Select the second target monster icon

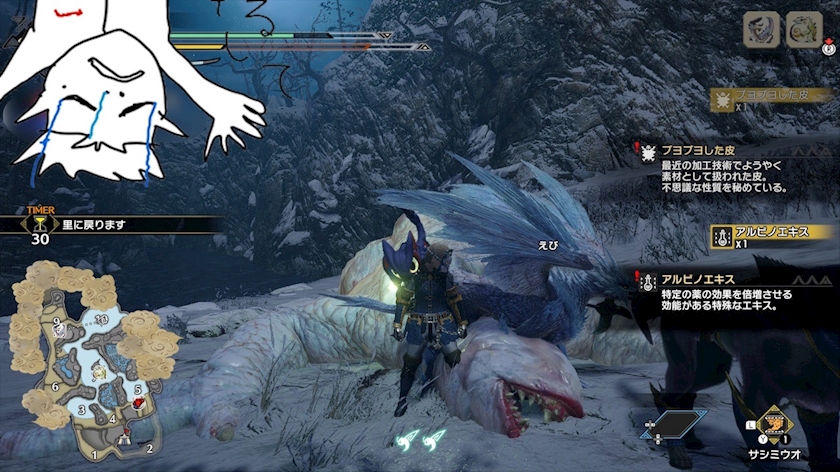[803, 30]
